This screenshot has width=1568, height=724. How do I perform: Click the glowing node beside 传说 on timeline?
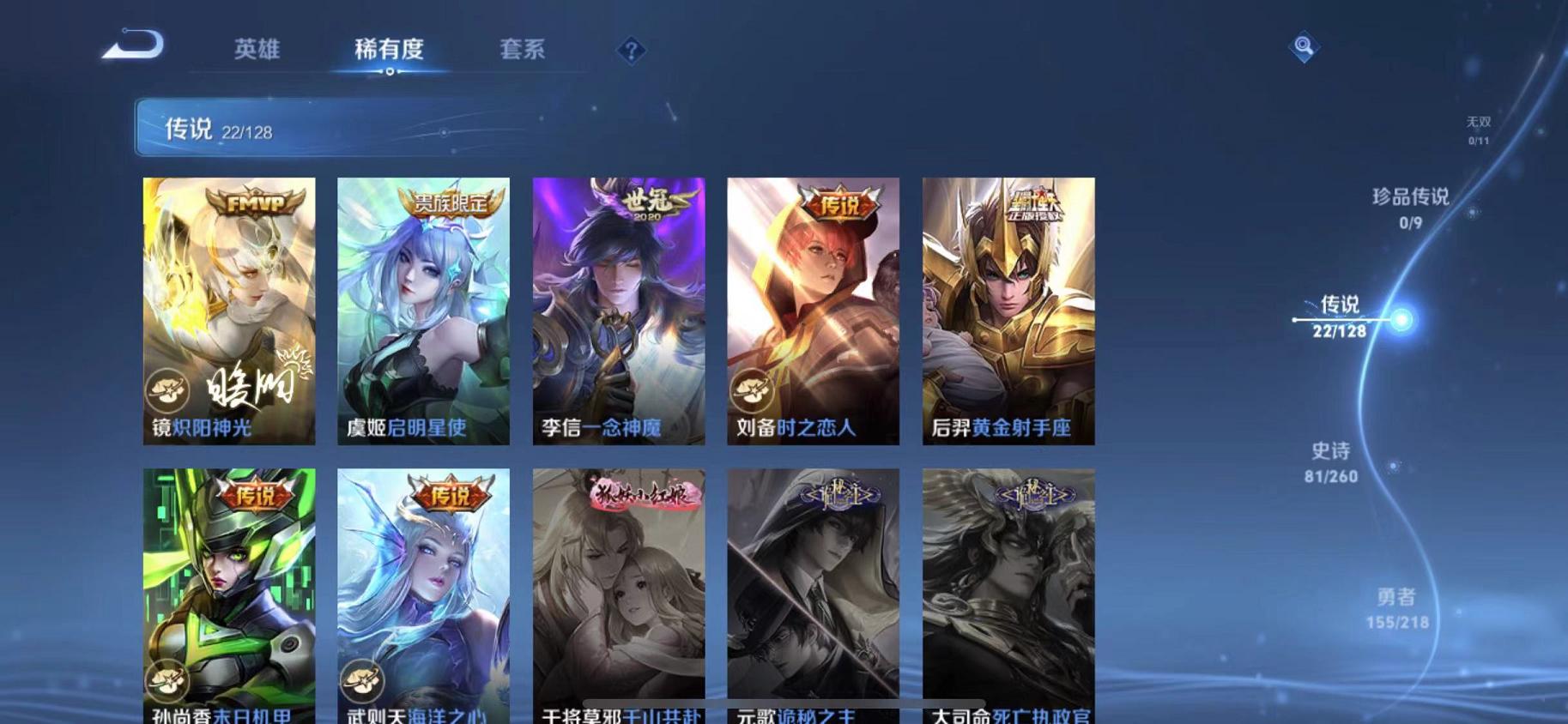(x=1401, y=318)
